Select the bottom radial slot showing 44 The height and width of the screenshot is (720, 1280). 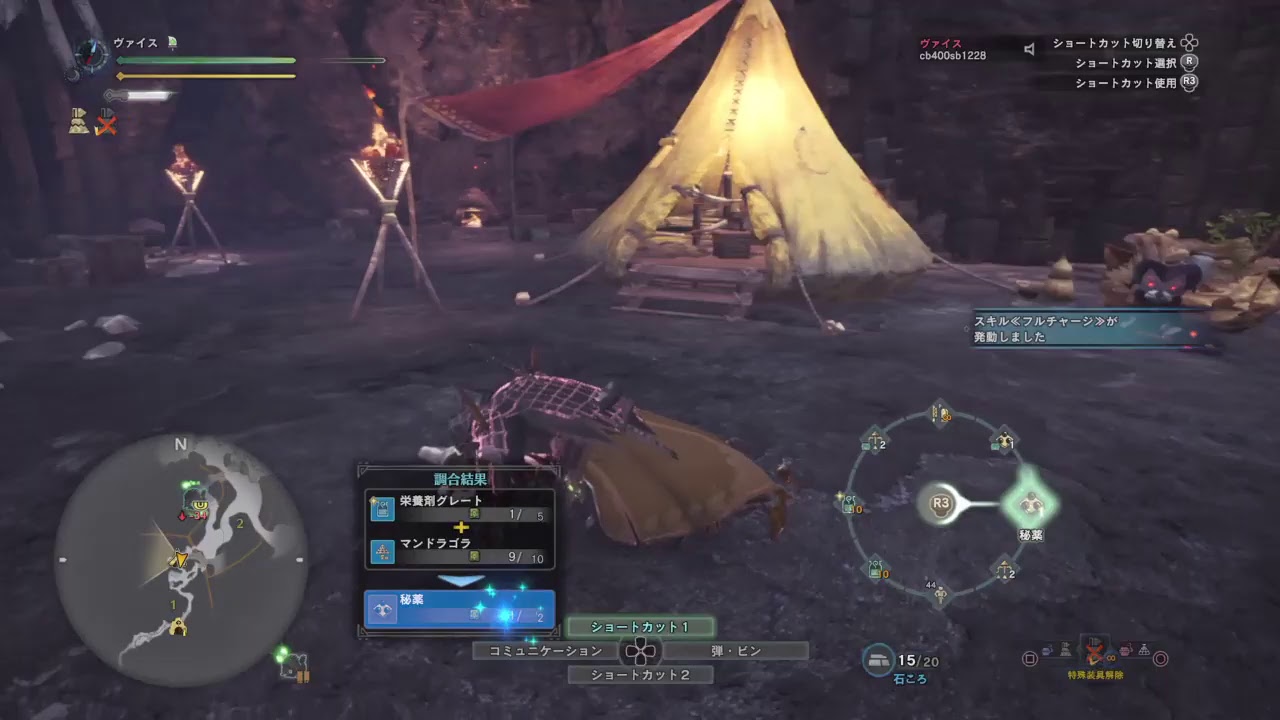(940, 594)
